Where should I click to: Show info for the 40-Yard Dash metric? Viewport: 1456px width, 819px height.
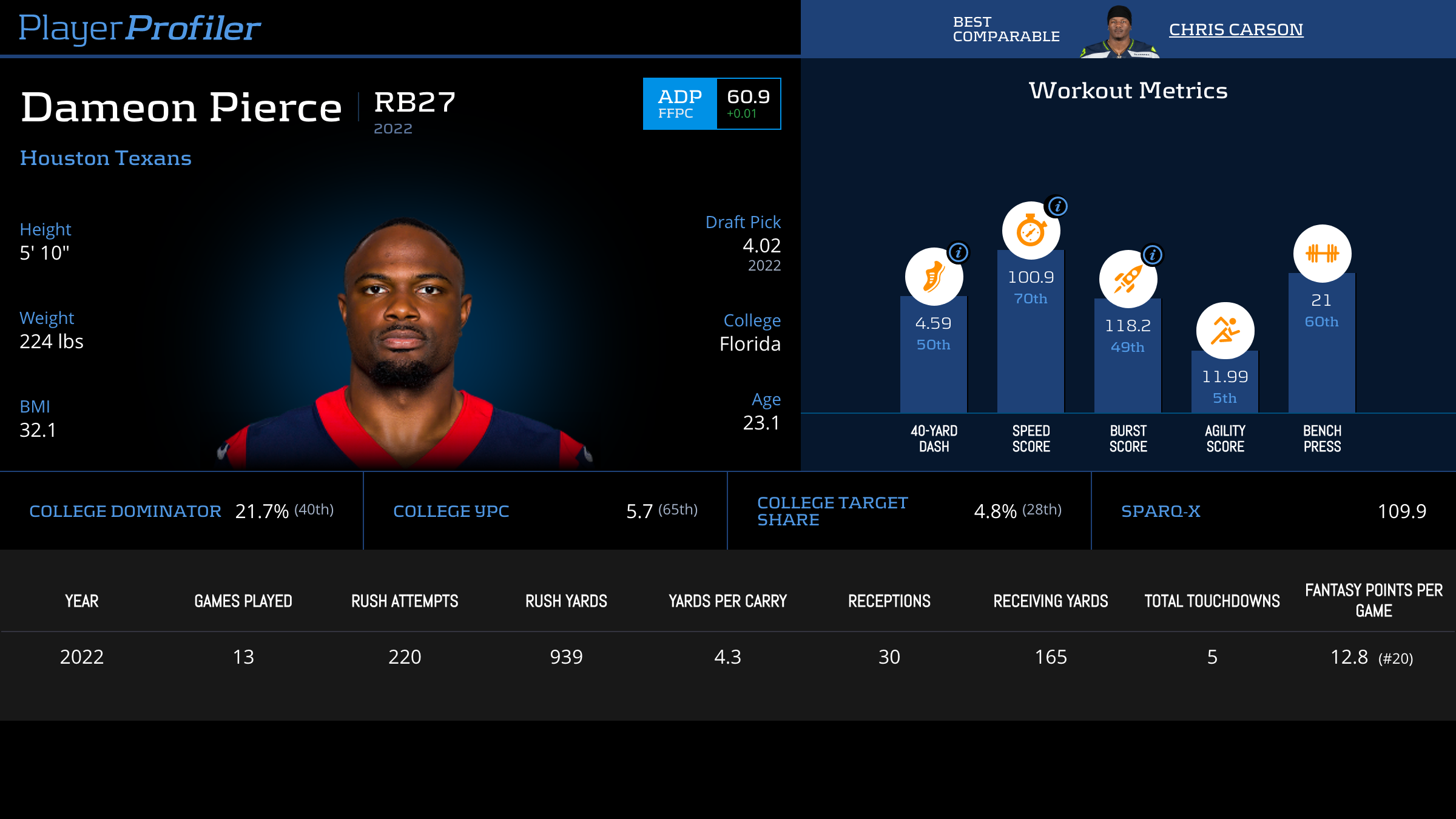pos(959,252)
